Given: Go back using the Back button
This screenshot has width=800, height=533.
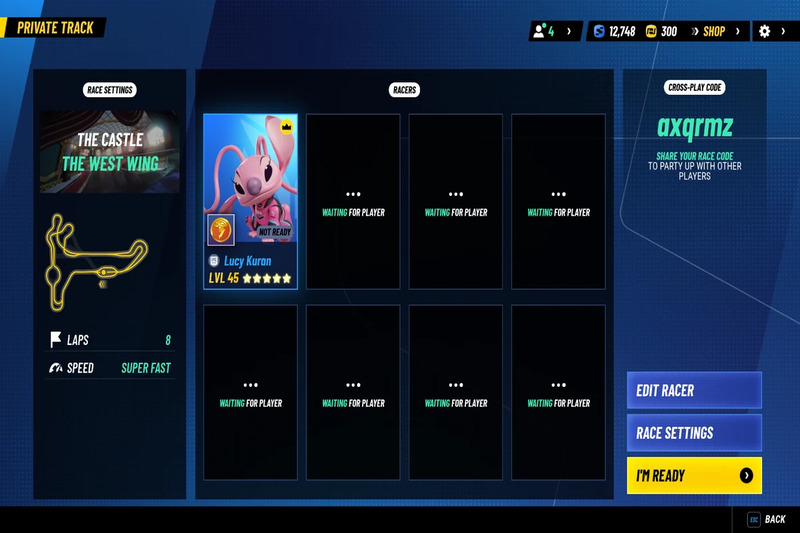Looking at the screenshot, I should click(767, 520).
